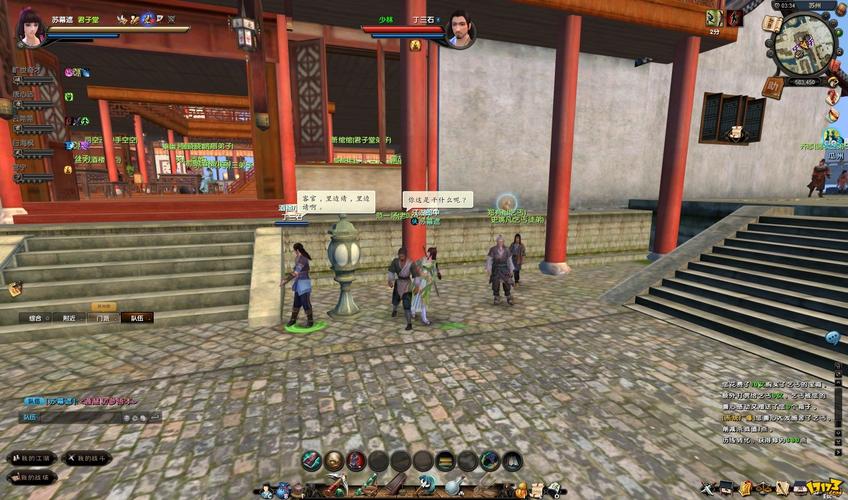Image resolution: width=848 pixels, height=500 pixels.
Task: Click the blue smiley face icon
Action: (832, 338)
